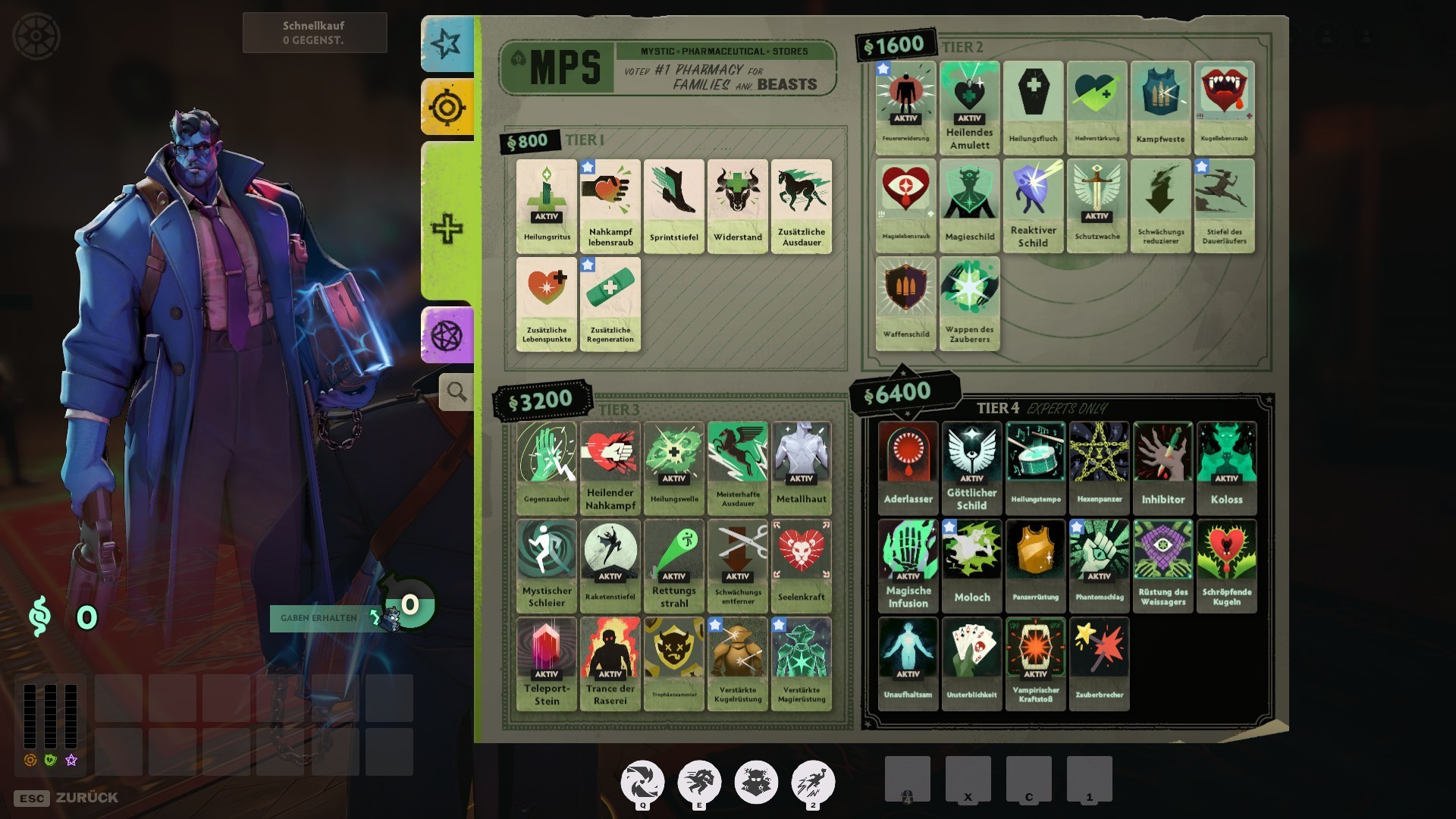Select the Magieschild item
1456x819 pixels.
pos(970,206)
